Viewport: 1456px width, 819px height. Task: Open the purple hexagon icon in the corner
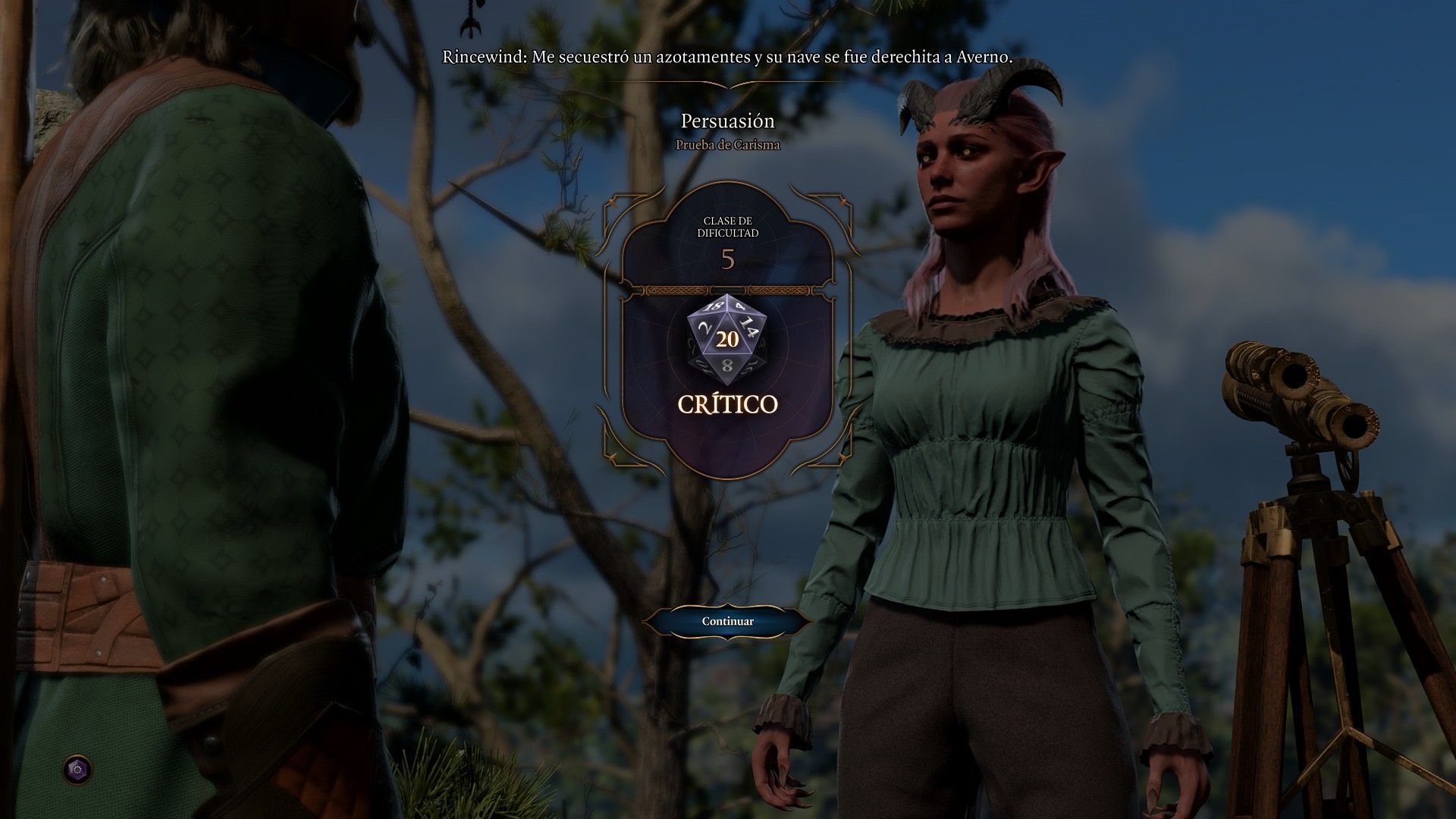(x=77, y=770)
